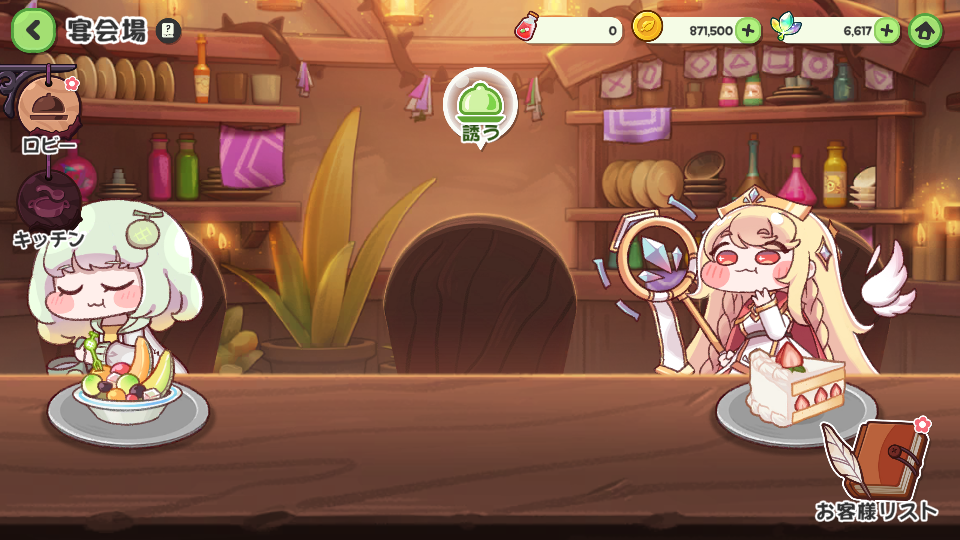Switch to the キッチン kitchen area
The width and height of the screenshot is (960, 540).
pos(47,205)
